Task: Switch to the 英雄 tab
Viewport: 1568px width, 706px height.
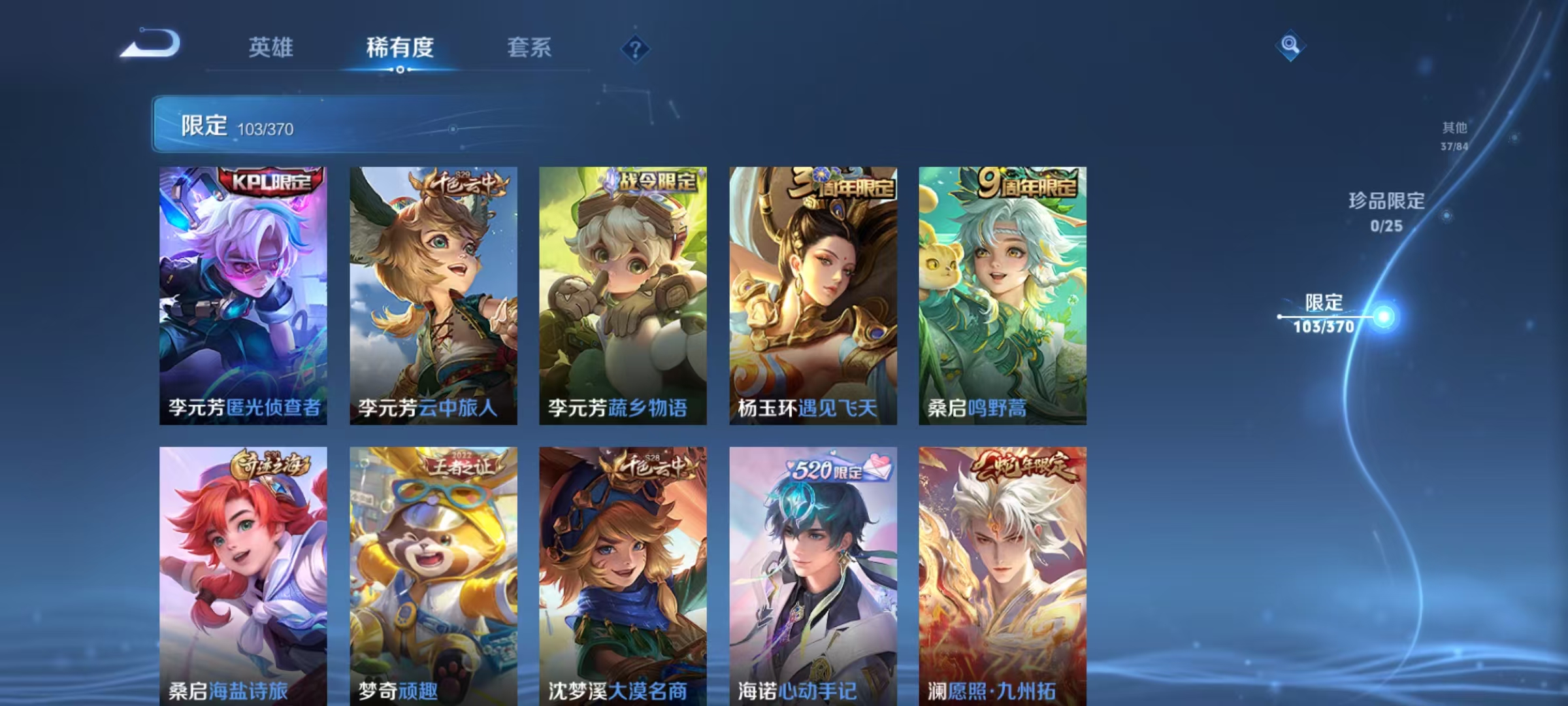Action: click(x=271, y=48)
